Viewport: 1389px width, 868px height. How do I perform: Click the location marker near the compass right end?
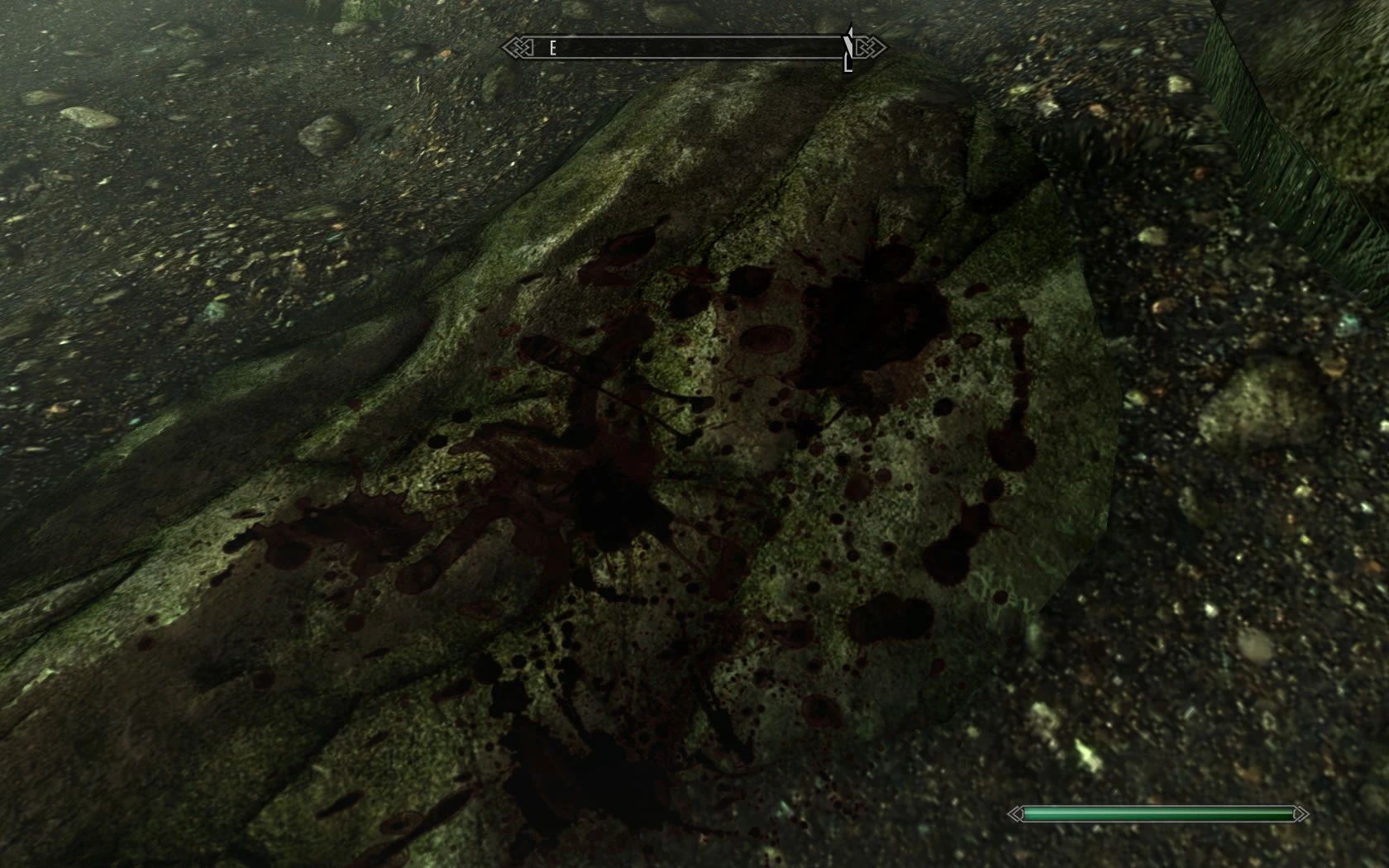(852, 45)
